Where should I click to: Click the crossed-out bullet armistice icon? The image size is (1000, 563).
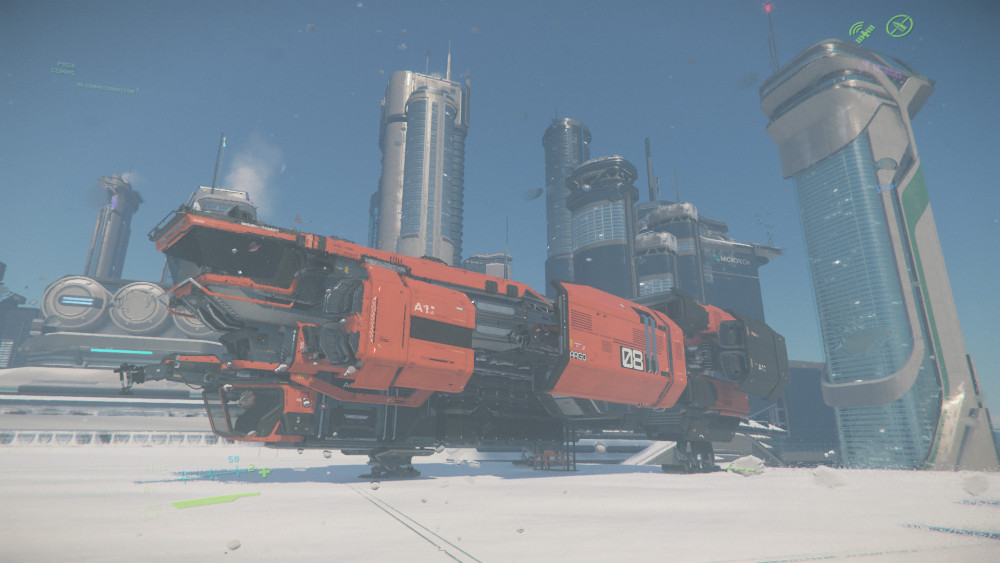[899, 25]
